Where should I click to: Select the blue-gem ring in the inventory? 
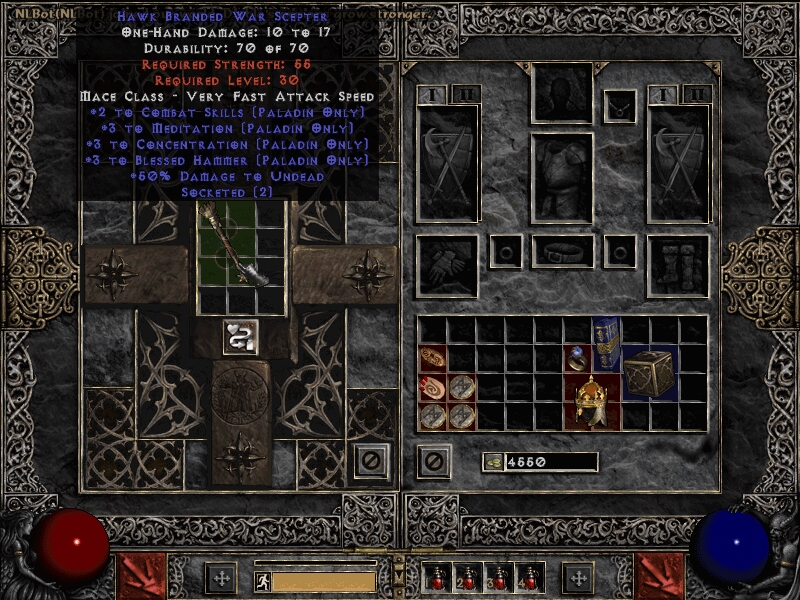coord(578,358)
